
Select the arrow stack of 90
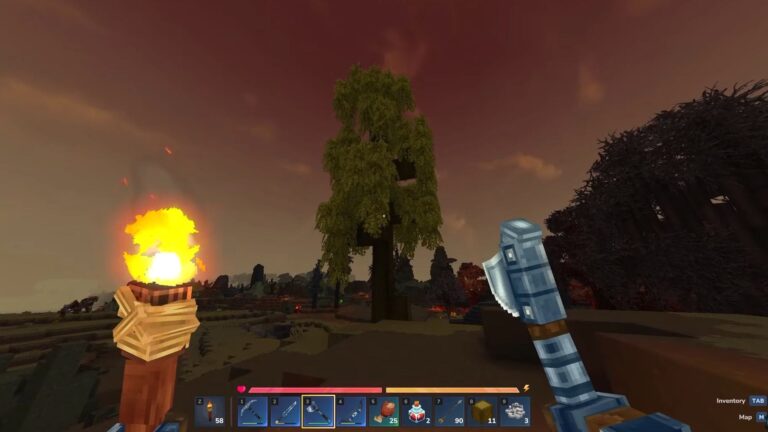(x=450, y=411)
